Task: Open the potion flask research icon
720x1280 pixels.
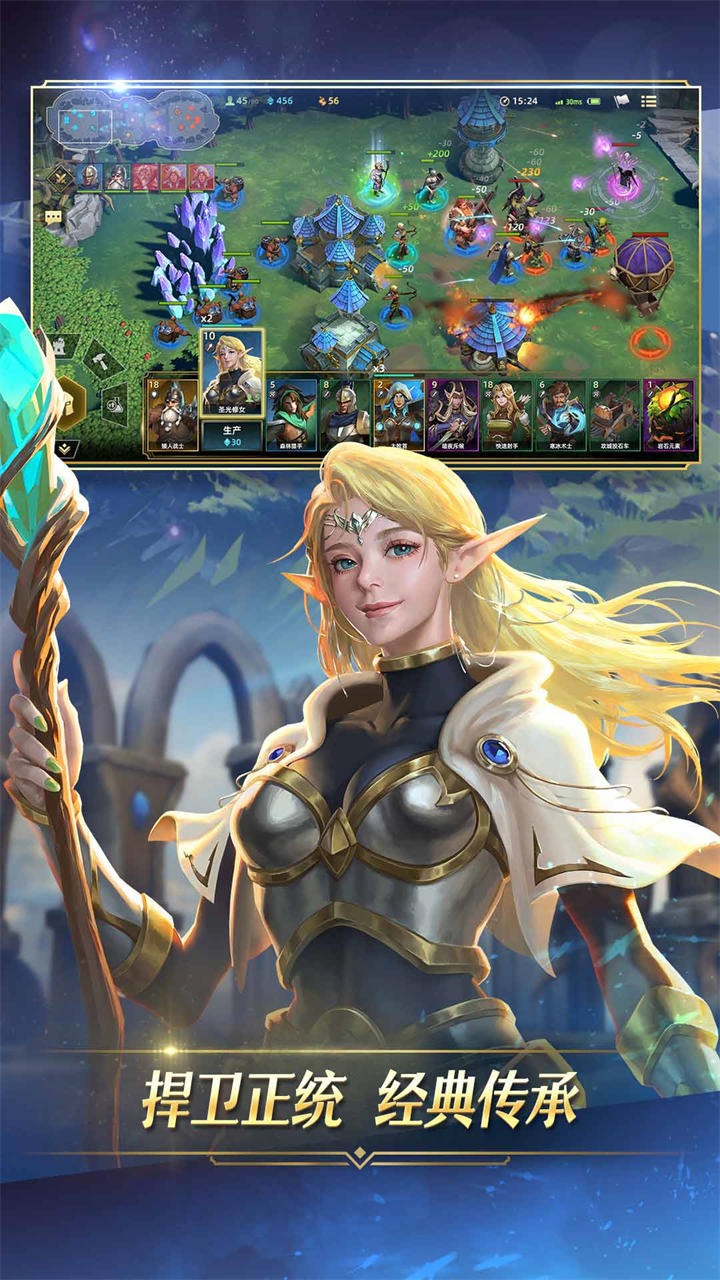Action: [116, 403]
